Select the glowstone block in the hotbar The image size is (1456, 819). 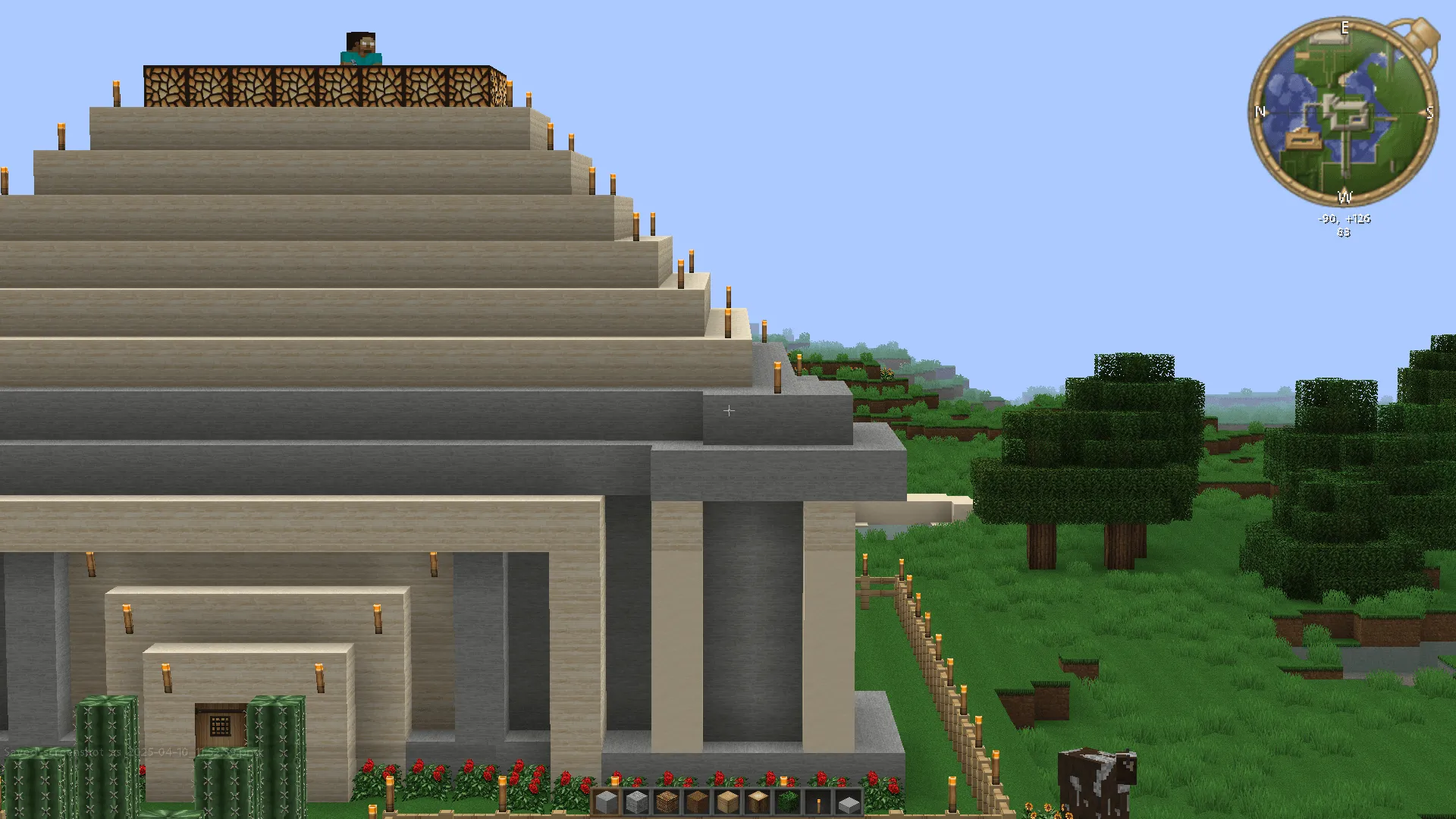click(668, 802)
